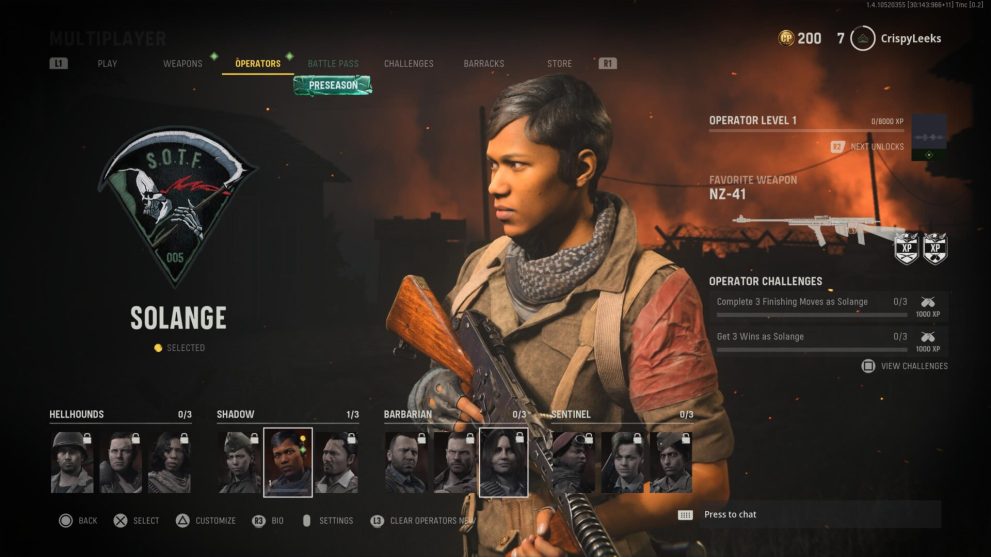Open the Store tab
991x557 pixels.
[x=559, y=64]
